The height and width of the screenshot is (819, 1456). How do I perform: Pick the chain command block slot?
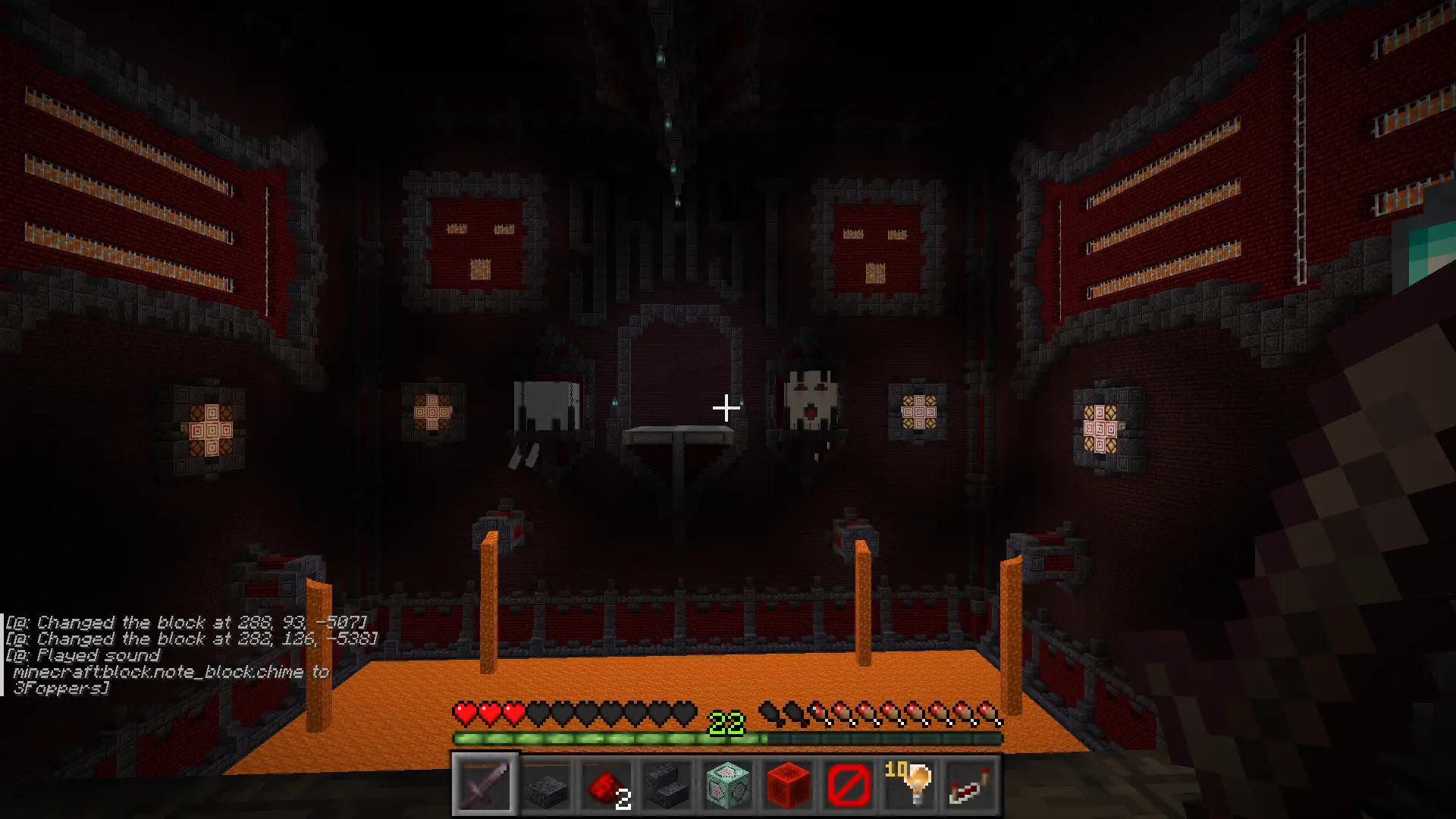[x=728, y=784]
